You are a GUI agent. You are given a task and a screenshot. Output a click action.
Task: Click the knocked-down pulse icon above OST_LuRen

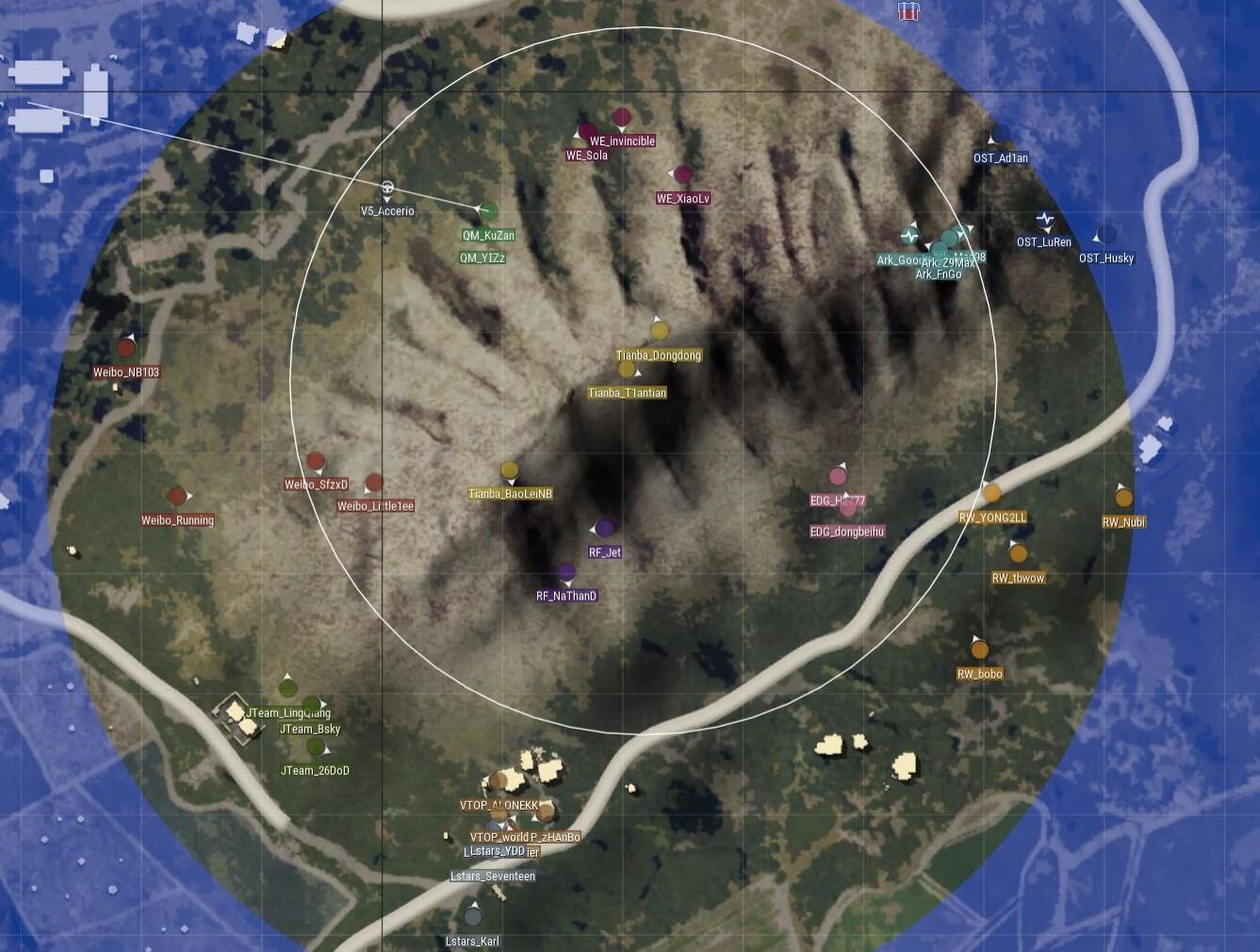click(x=1044, y=217)
